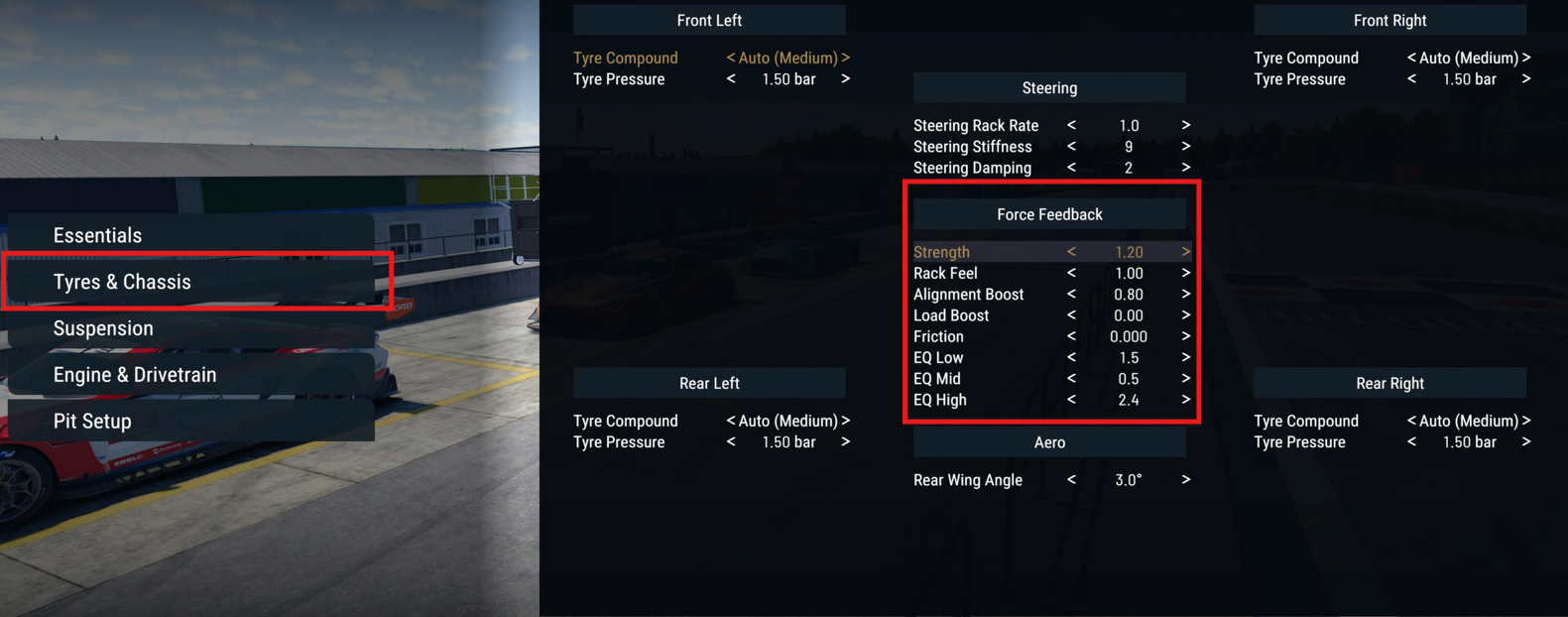Switch to the Suspension section
The image size is (1568, 617).
[x=103, y=328]
